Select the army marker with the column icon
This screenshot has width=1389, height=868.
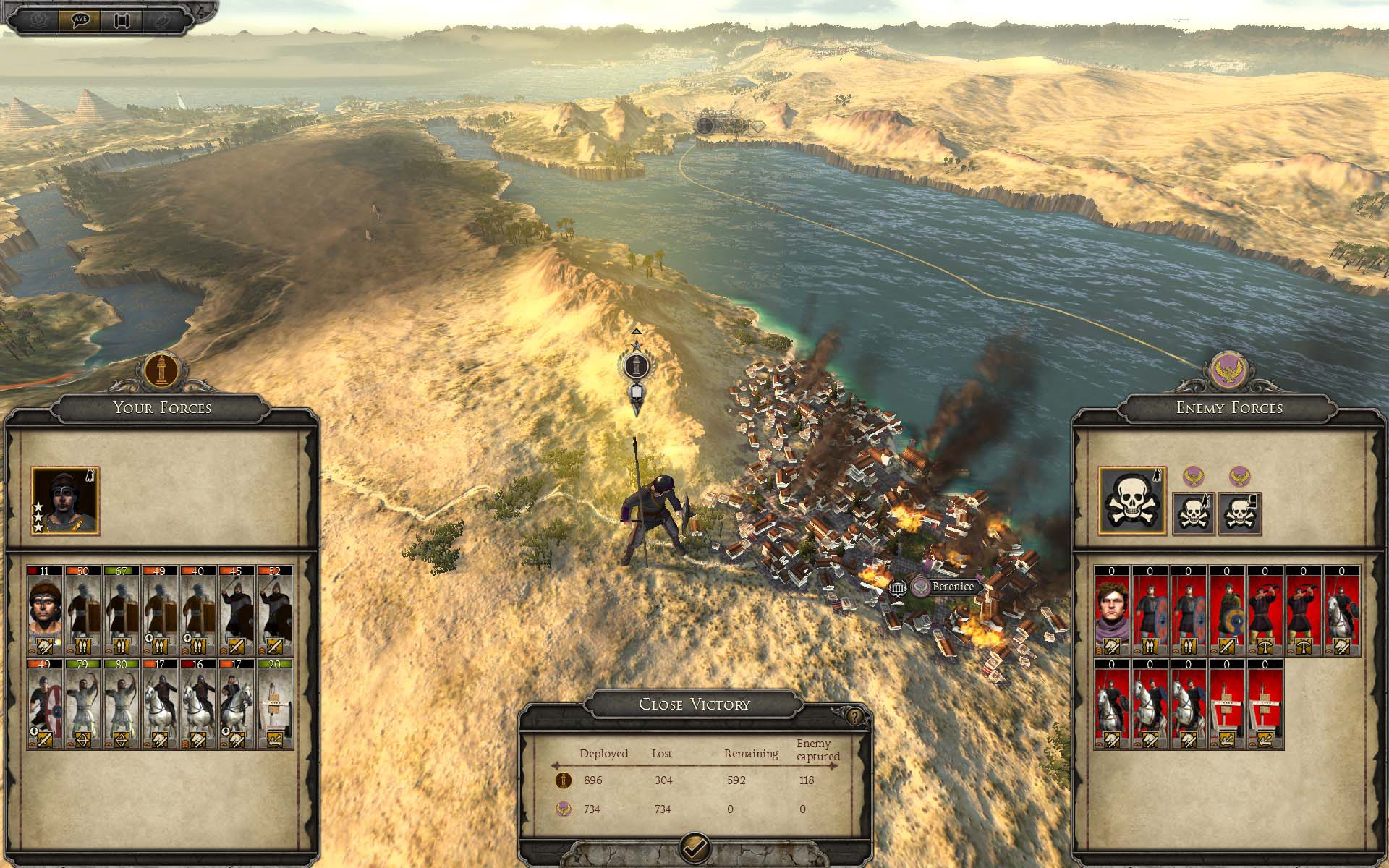[x=636, y=366]
